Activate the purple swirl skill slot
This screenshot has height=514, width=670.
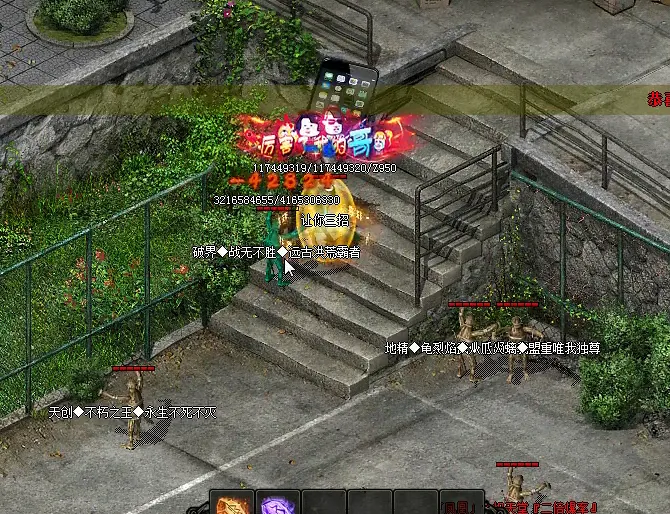coord(277,503)
